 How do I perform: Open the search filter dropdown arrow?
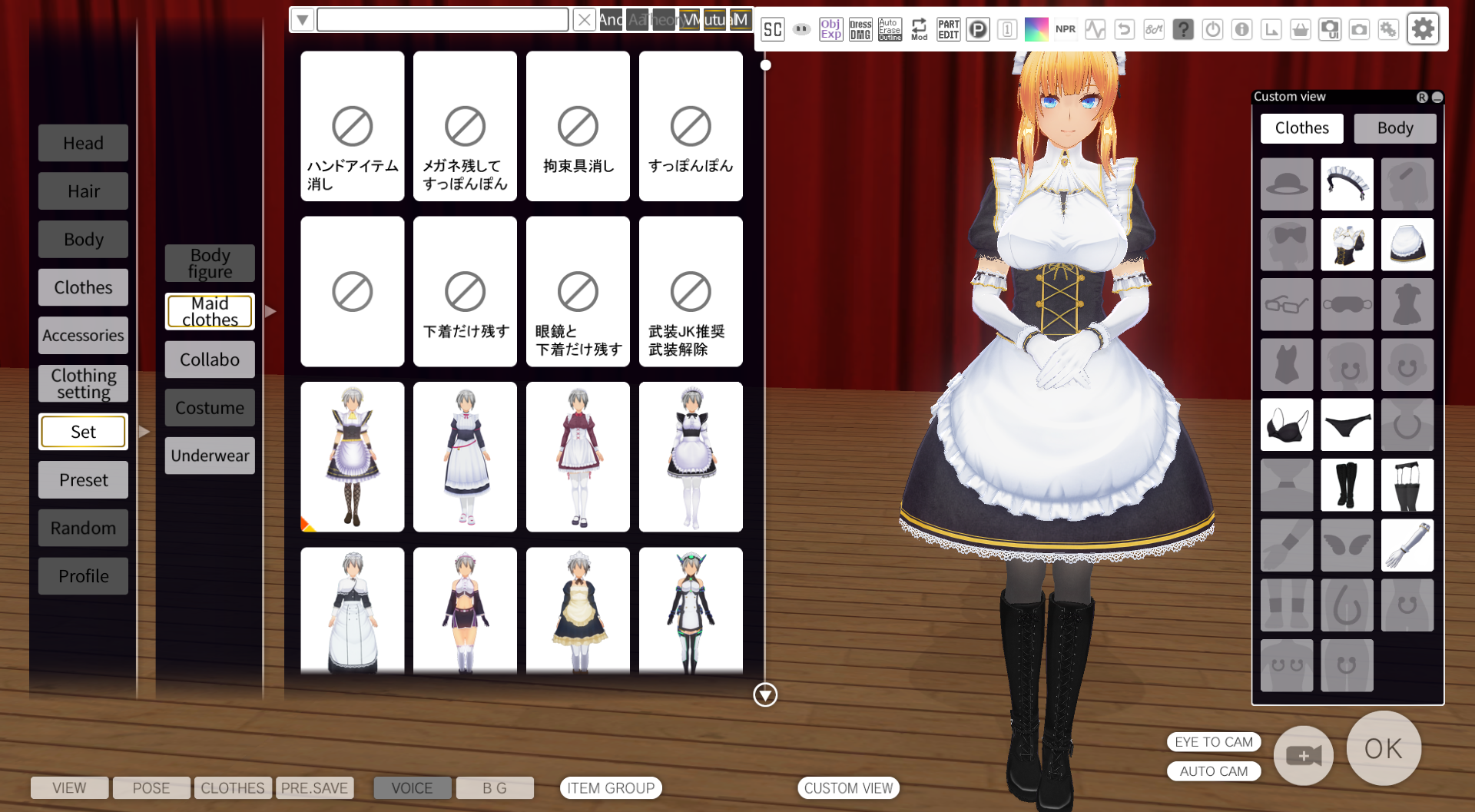click(x=301, y=19)
